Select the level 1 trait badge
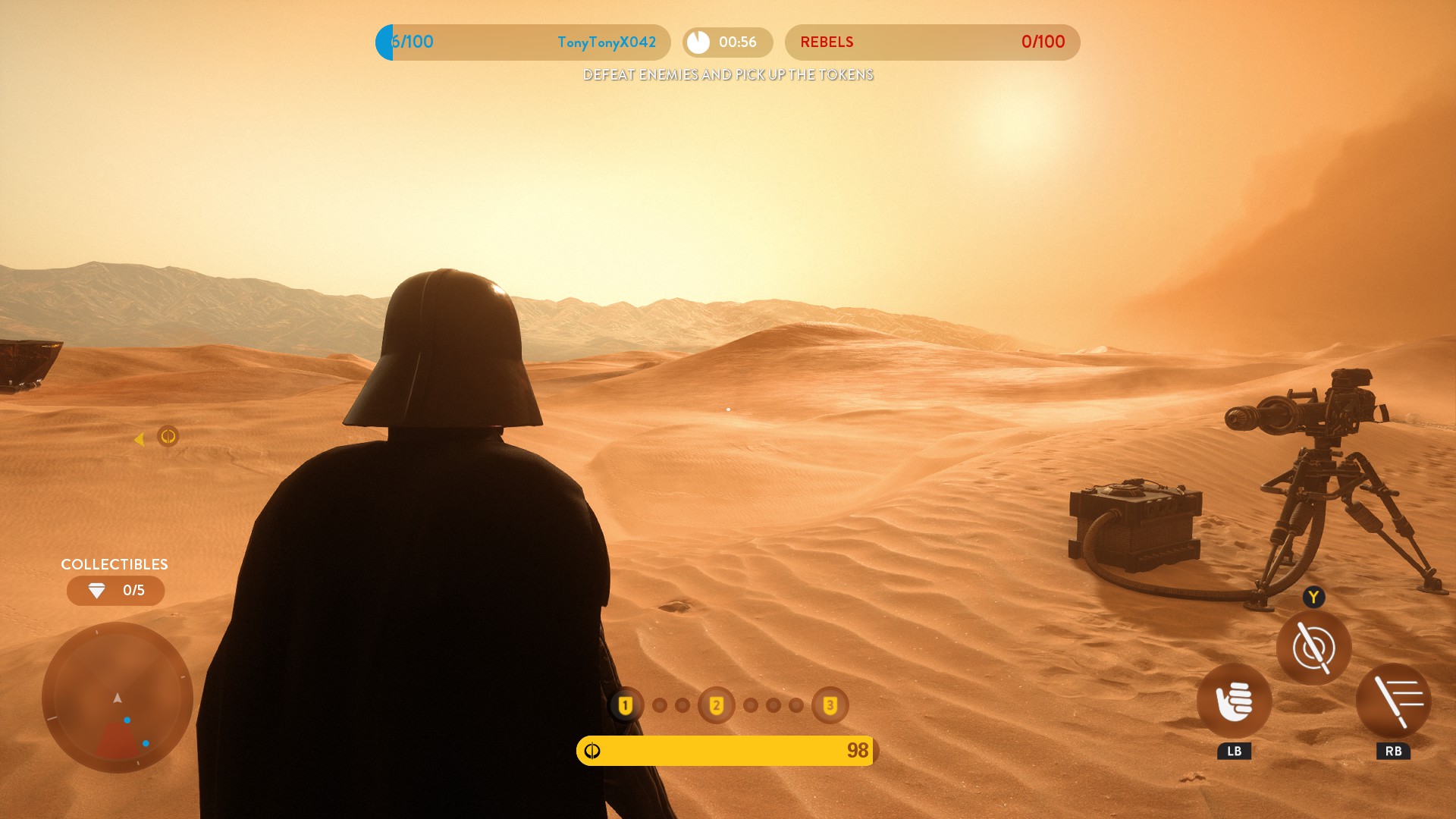The width and height of the screenshot is (1456, 819). [625, 706]
